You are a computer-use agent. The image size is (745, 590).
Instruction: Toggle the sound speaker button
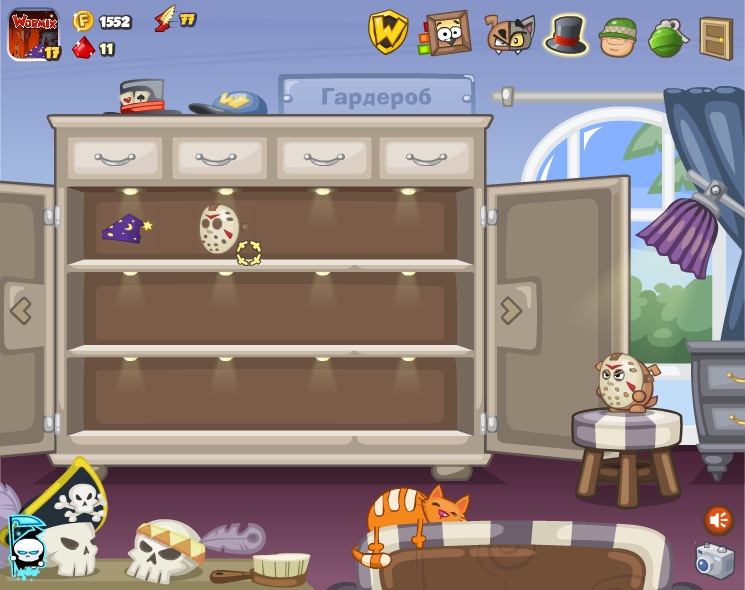coord(718,520)
